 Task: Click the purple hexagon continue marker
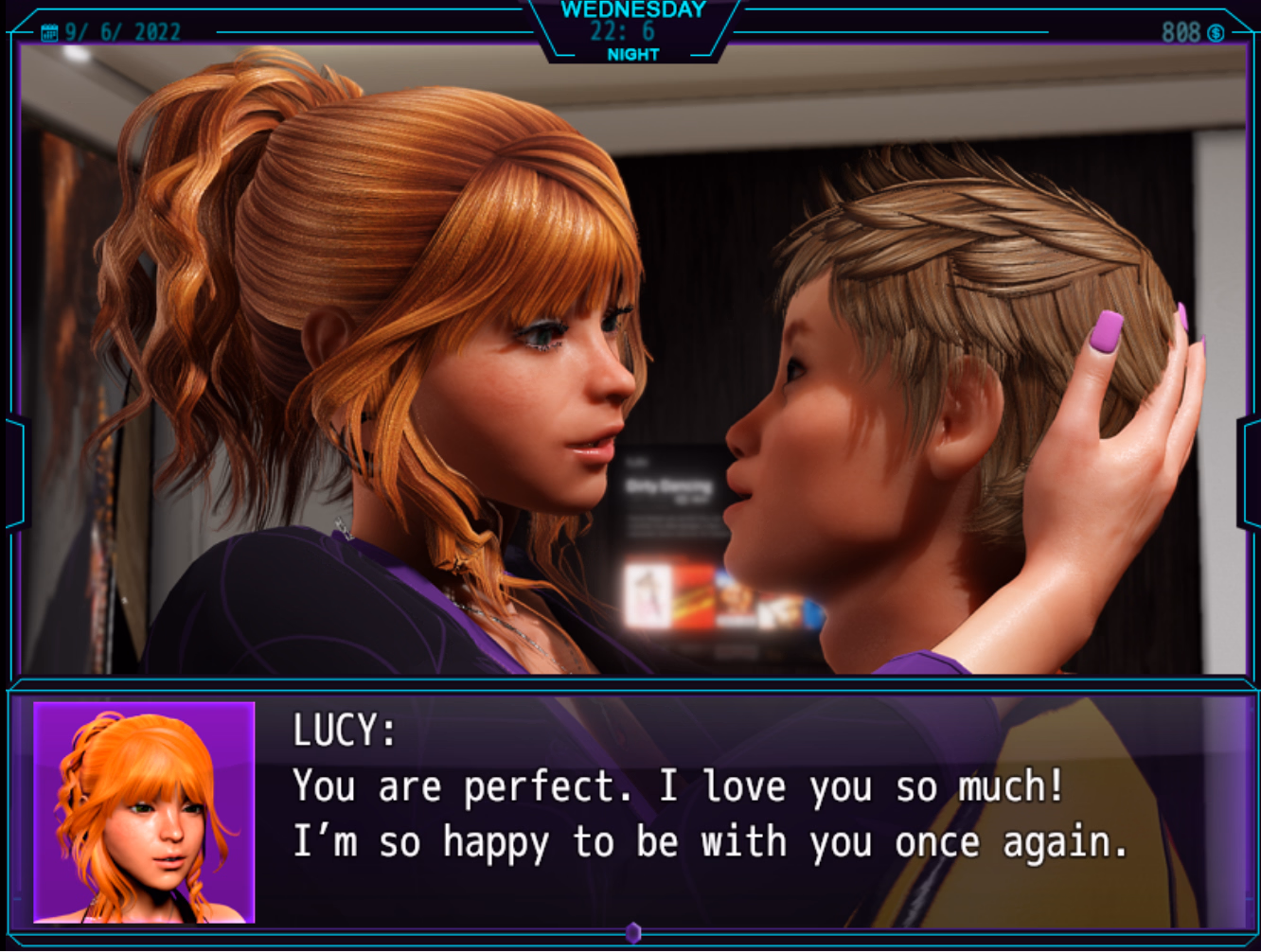click(x=633, y=933)
